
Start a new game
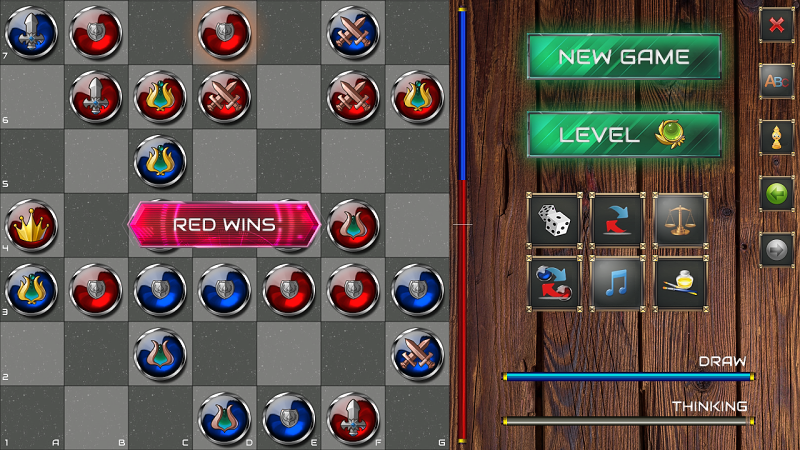tap(624, 57)
